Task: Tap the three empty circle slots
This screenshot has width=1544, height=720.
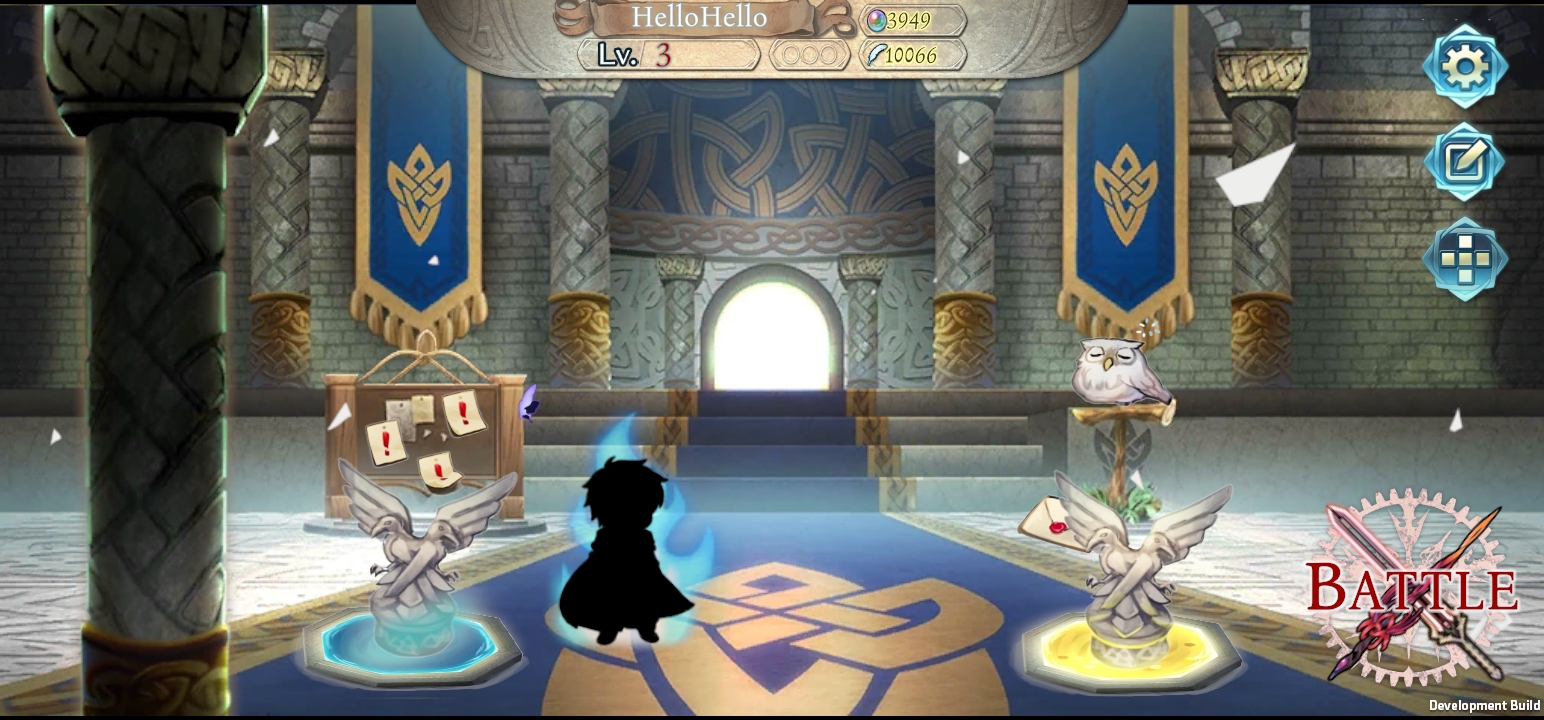Action: (809, 56)
